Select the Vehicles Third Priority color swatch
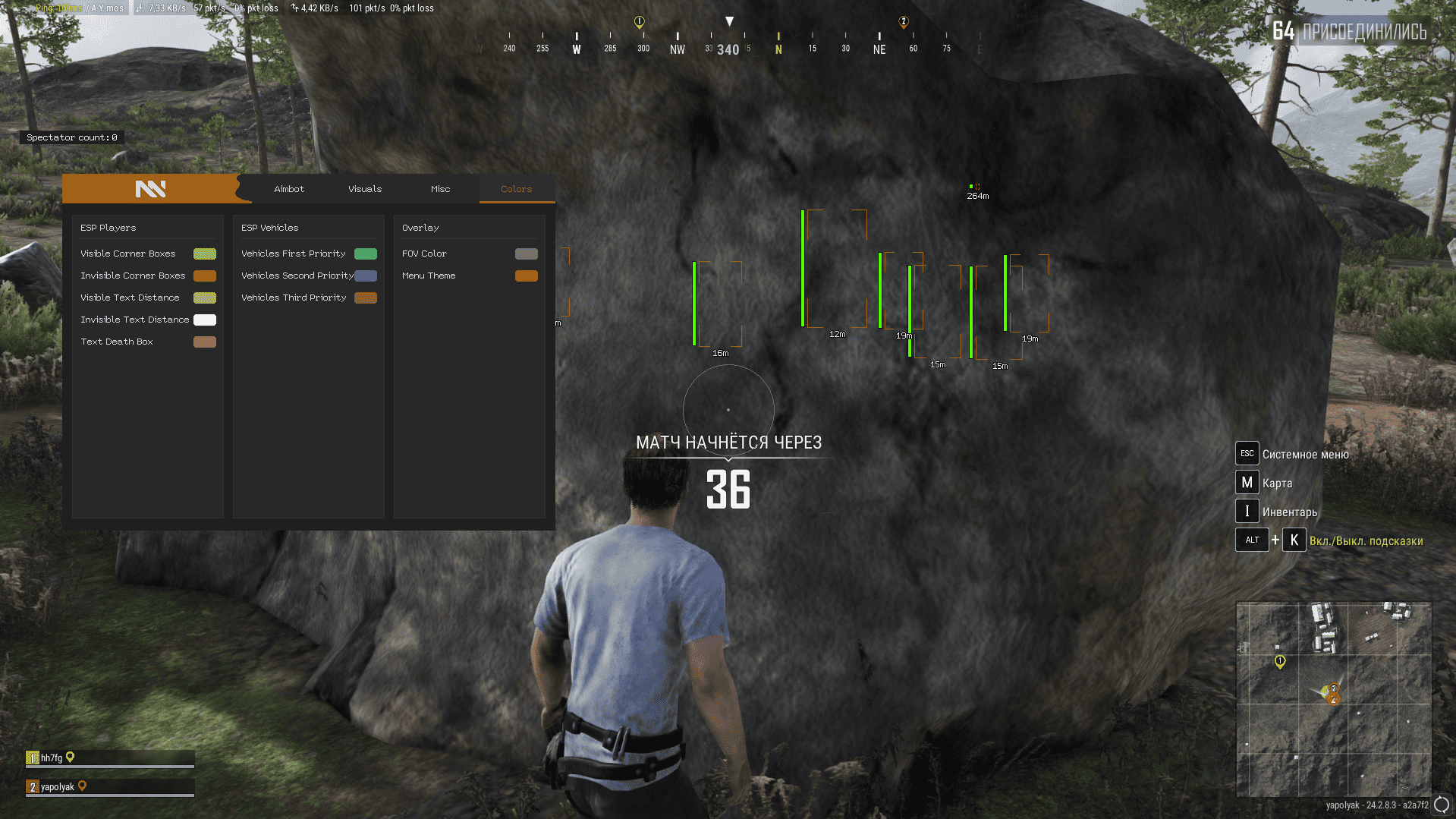 (366, 298)
